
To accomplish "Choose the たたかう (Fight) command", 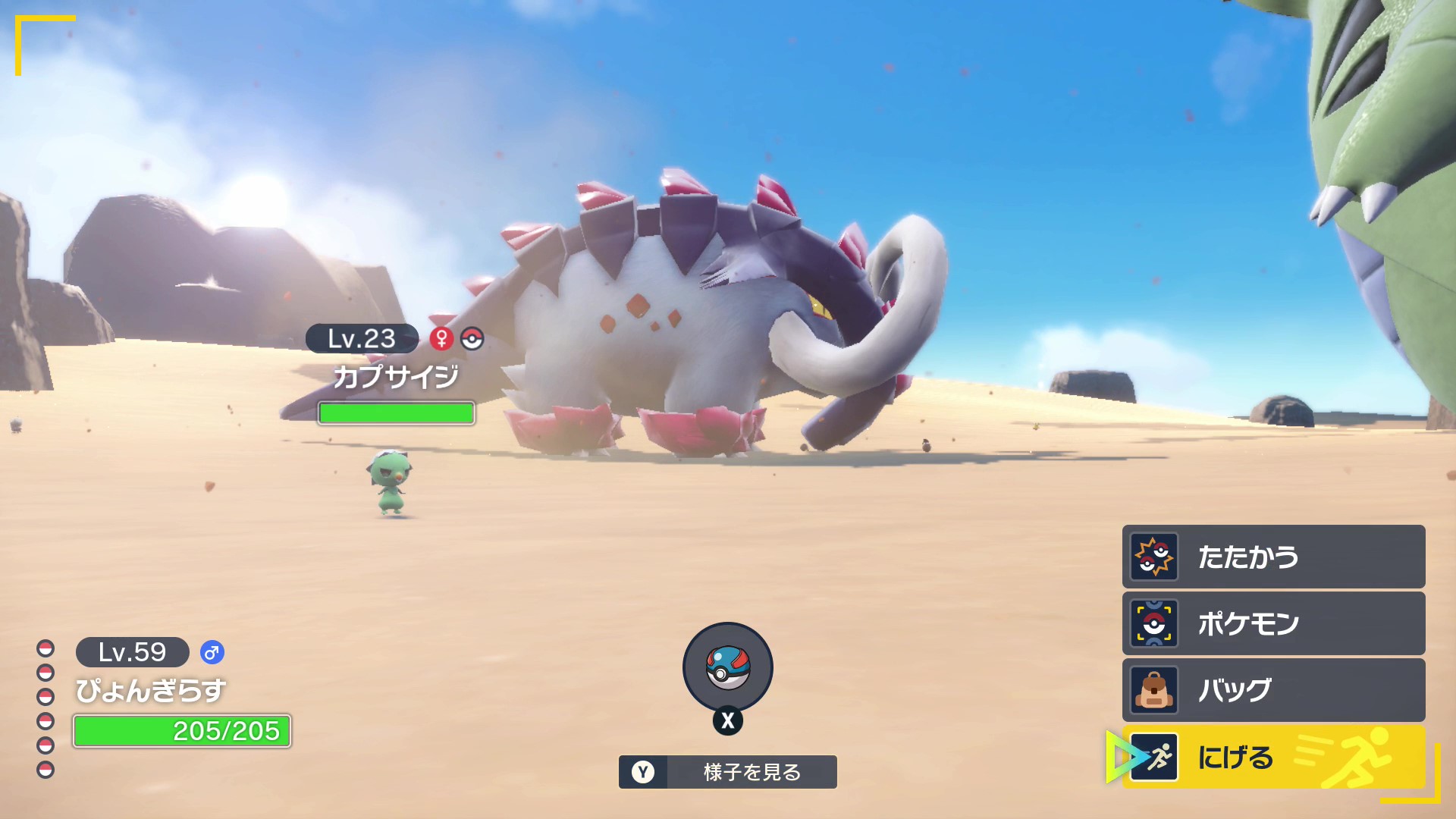I will pyautogui.click(x=1273, y=557).
